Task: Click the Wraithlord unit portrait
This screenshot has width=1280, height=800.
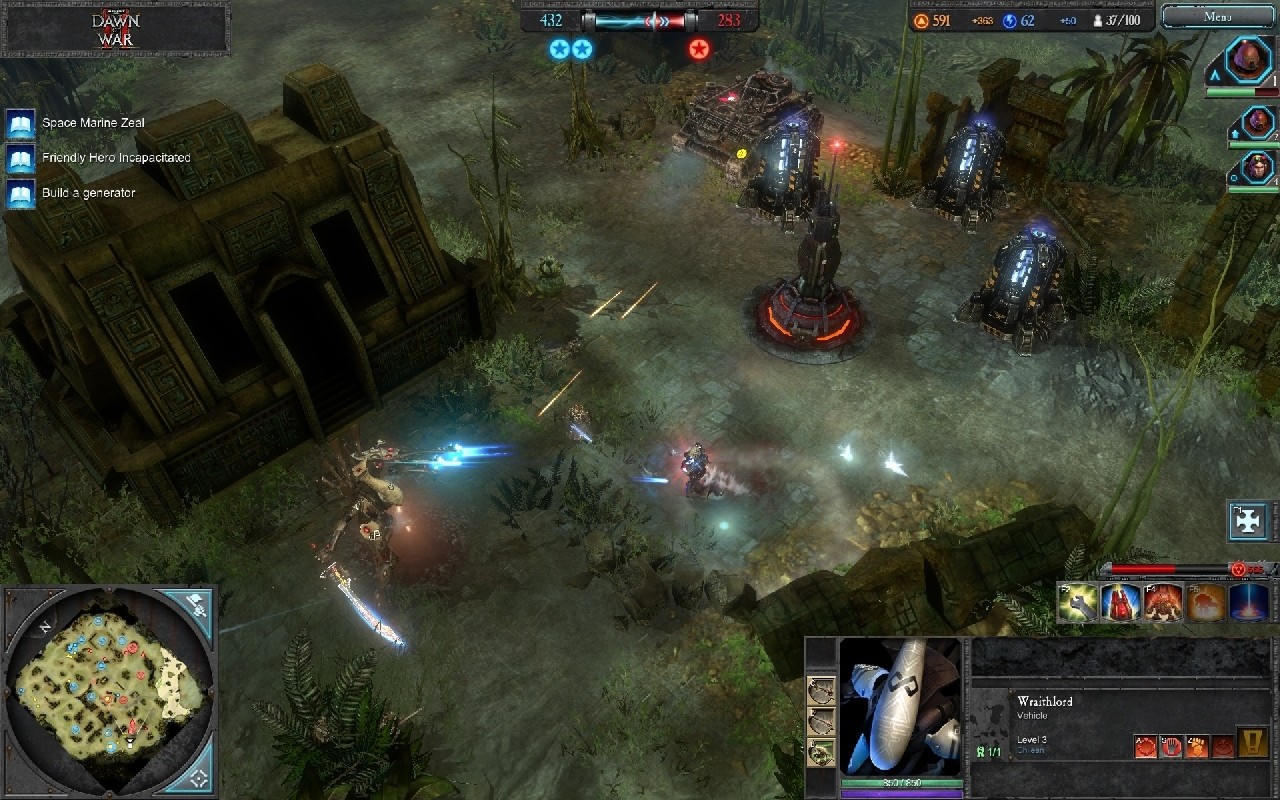Action: (900, 706)
